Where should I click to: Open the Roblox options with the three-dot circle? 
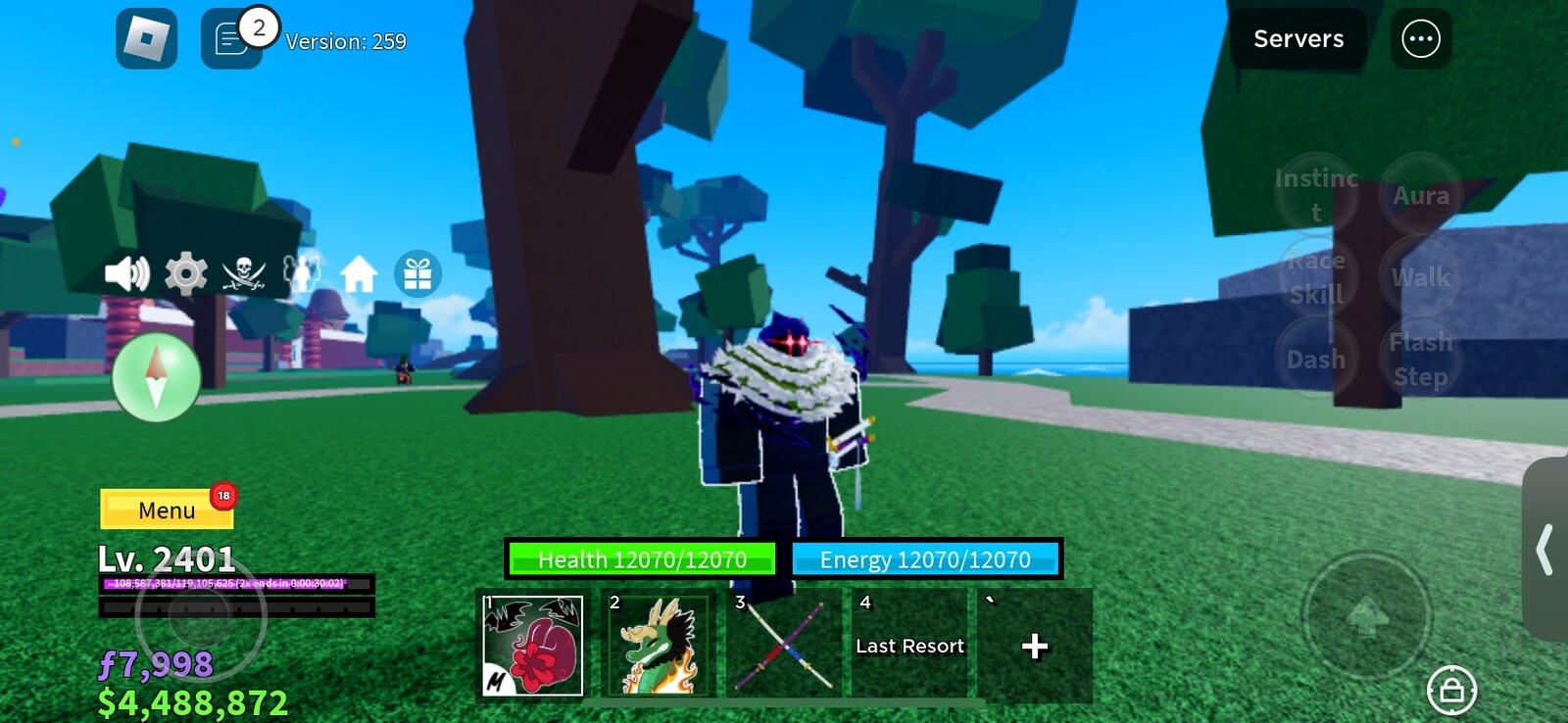[x=1418, y=38]
